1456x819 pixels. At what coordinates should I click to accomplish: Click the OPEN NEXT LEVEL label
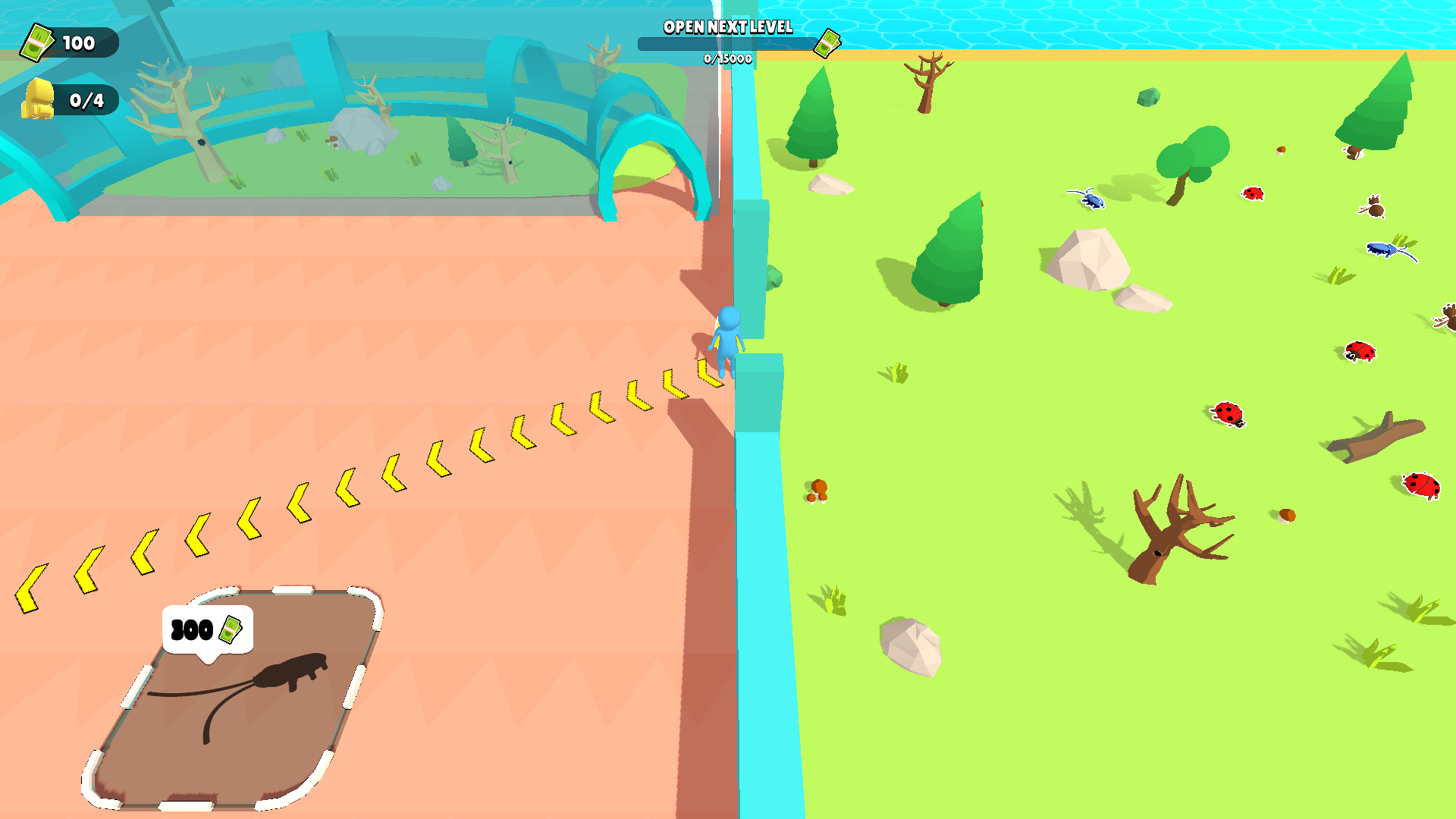click(x=726, y=29)
